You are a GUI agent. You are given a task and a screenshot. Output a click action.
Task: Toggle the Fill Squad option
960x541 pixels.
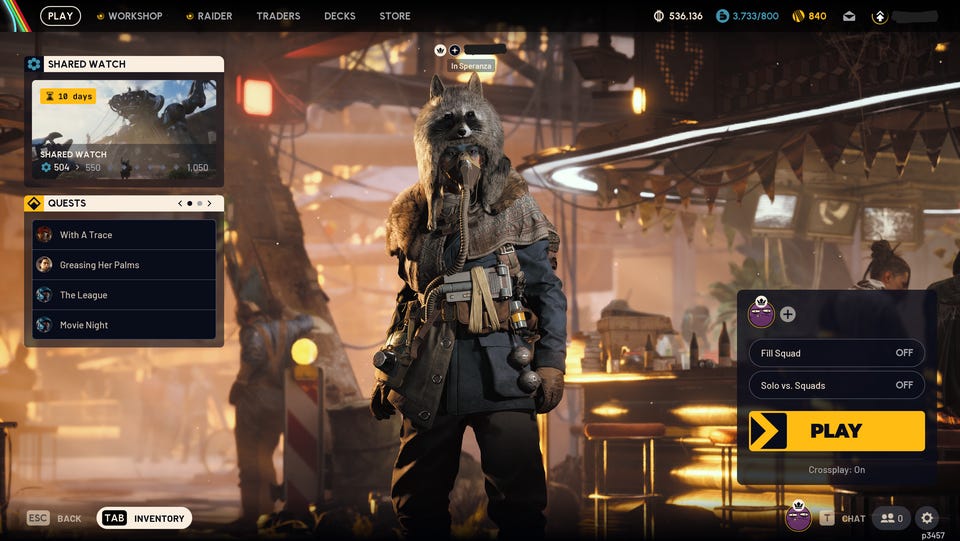point(837,353)
